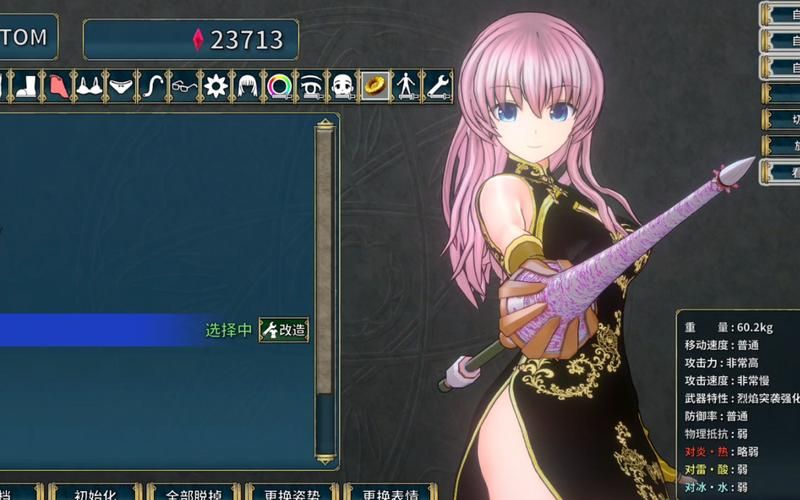Select the gold ring category tab

point(374,86)
